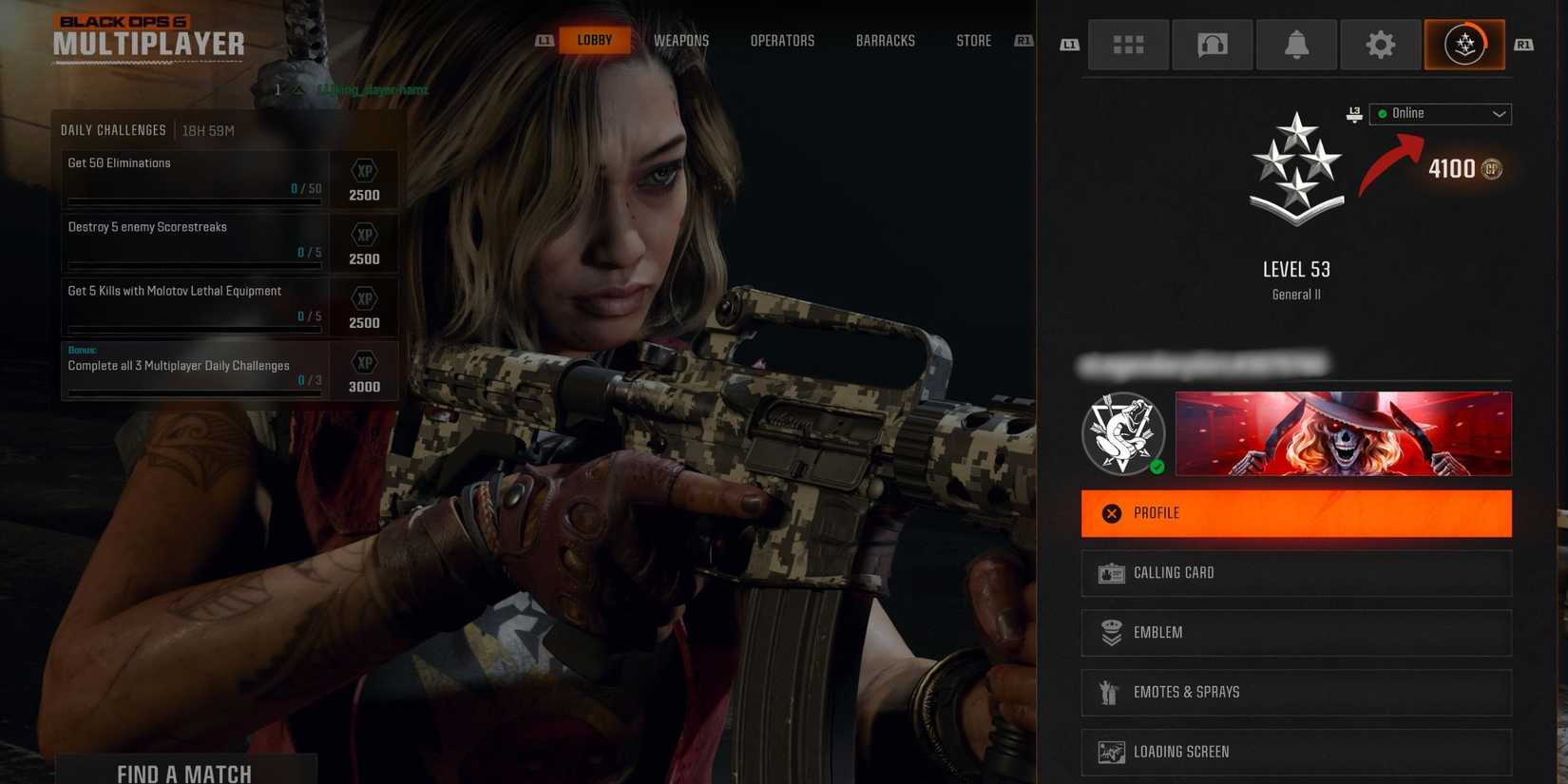The height and width of the screenshot is (784, 1568).
Task: Select the grid menu icon on the panel
Action: point(1128,44)
